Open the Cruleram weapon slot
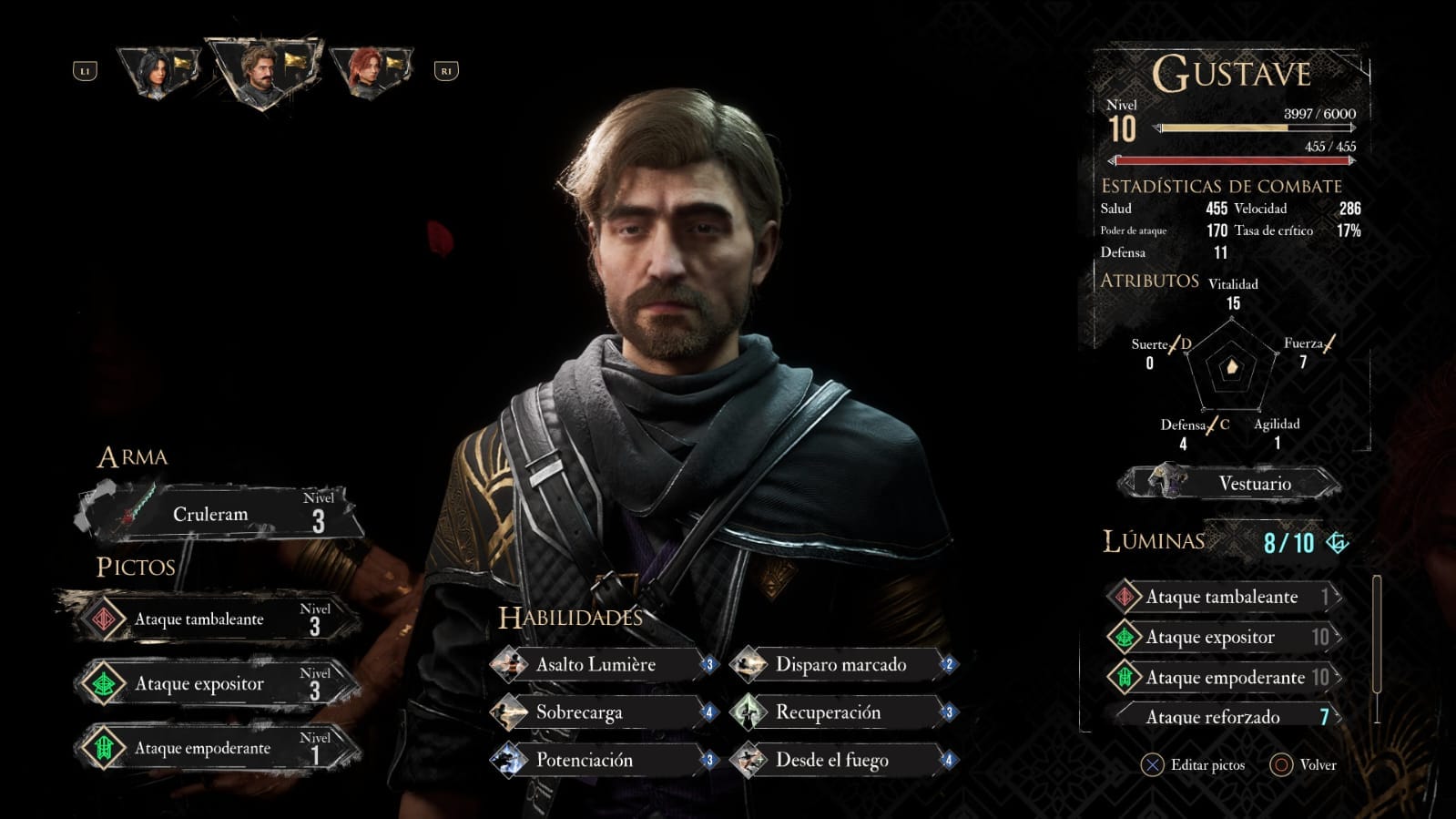The height and width of the screenshot is (819, 1456). [x=219, y=514]
